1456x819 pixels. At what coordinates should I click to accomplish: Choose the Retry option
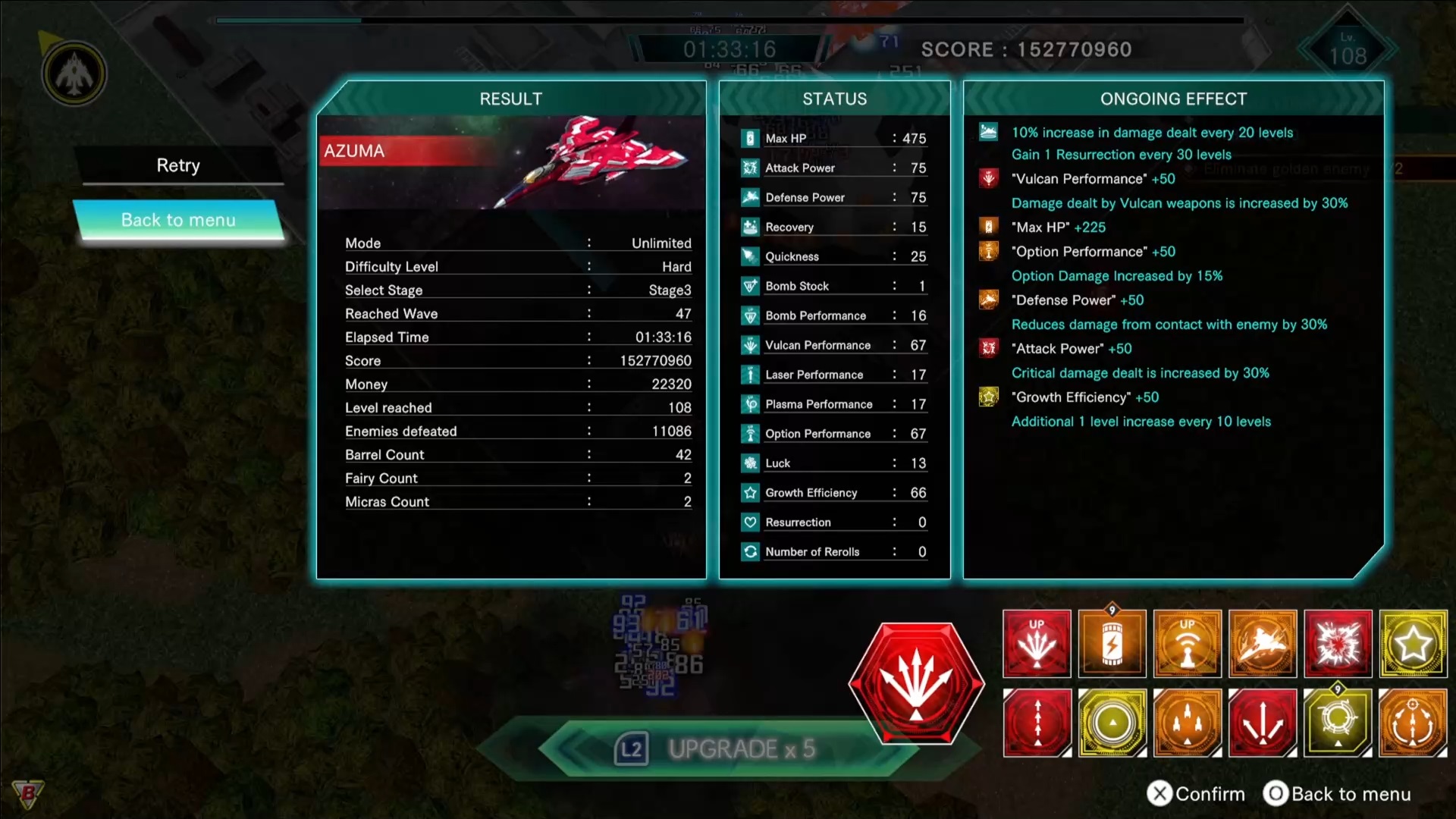pyautogui.click(x=178, y=165)
